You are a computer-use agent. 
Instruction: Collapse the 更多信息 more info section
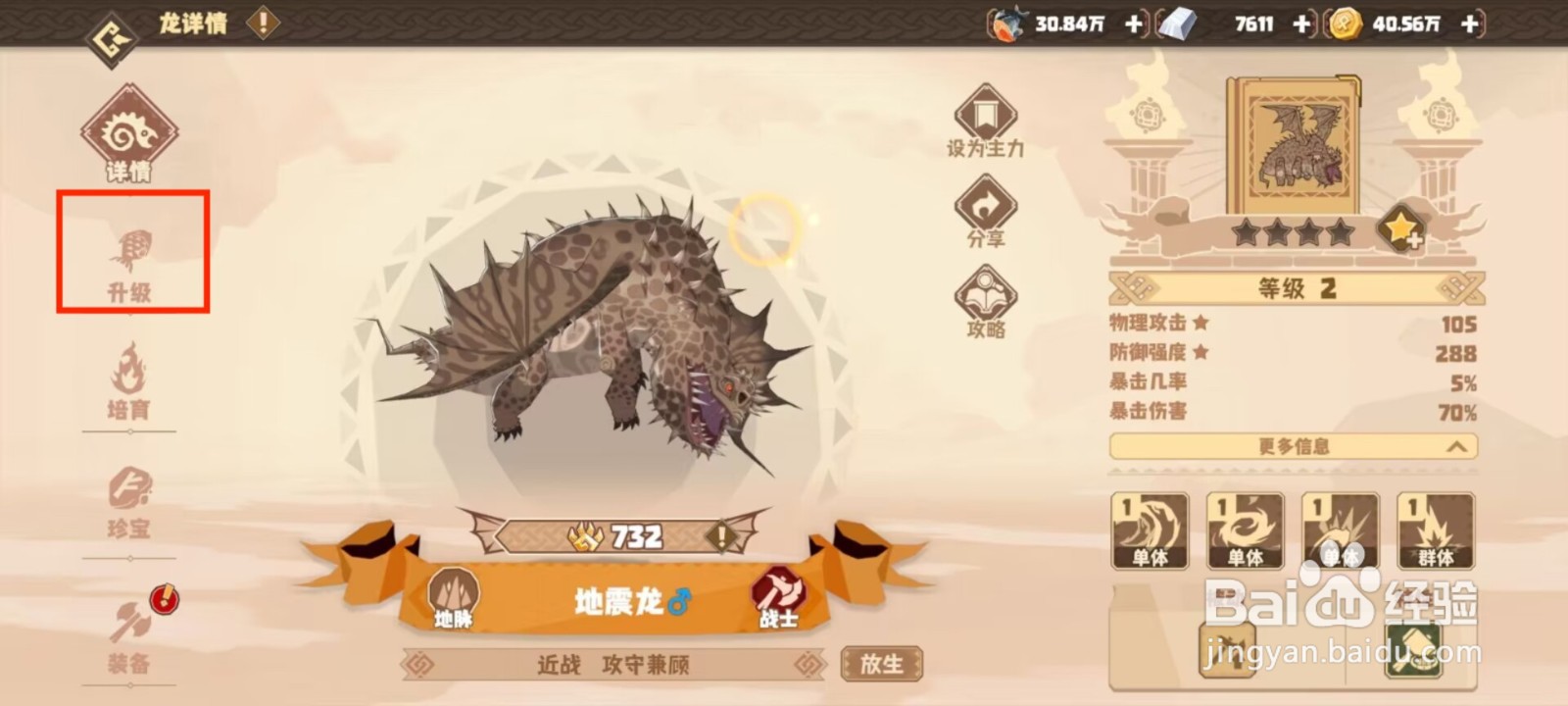coord(1294,446)
